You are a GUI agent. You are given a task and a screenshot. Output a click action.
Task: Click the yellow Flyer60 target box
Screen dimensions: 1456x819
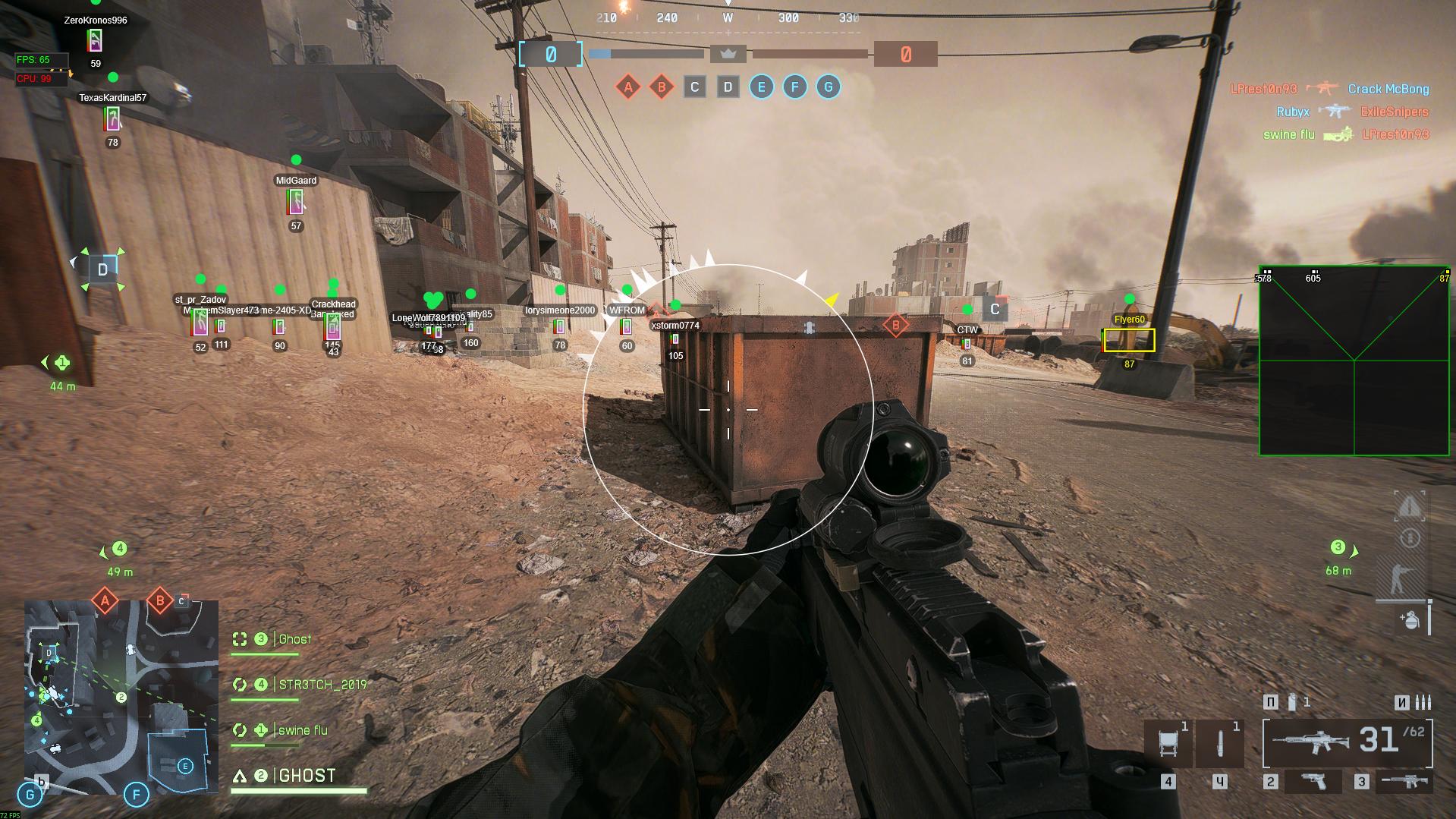[x=1129, y=341]
